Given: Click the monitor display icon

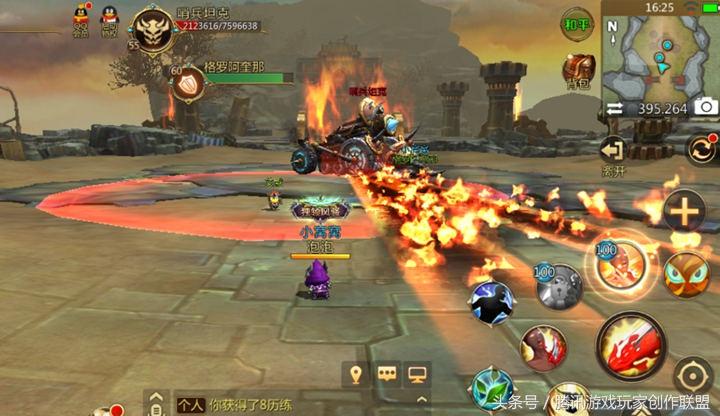Looking at the screenshot, I should [x=418, y=374].
